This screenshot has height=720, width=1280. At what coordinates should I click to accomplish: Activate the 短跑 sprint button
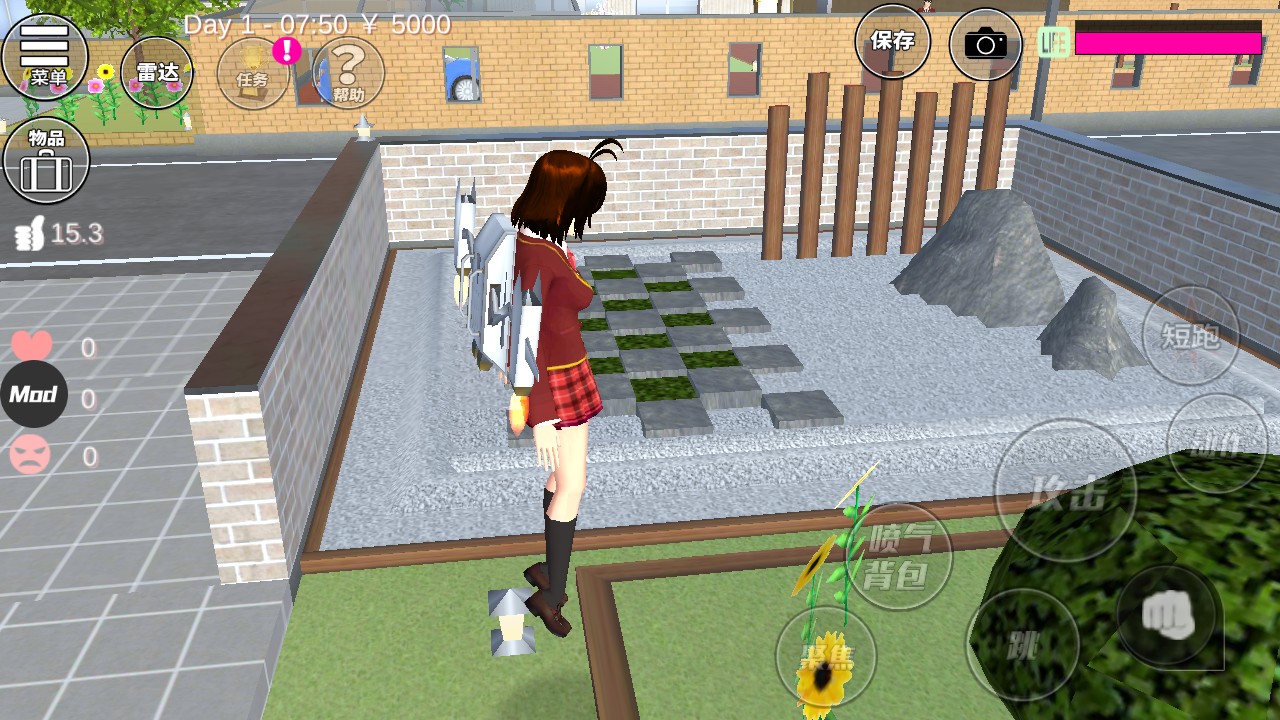[x=1190, y=336]
